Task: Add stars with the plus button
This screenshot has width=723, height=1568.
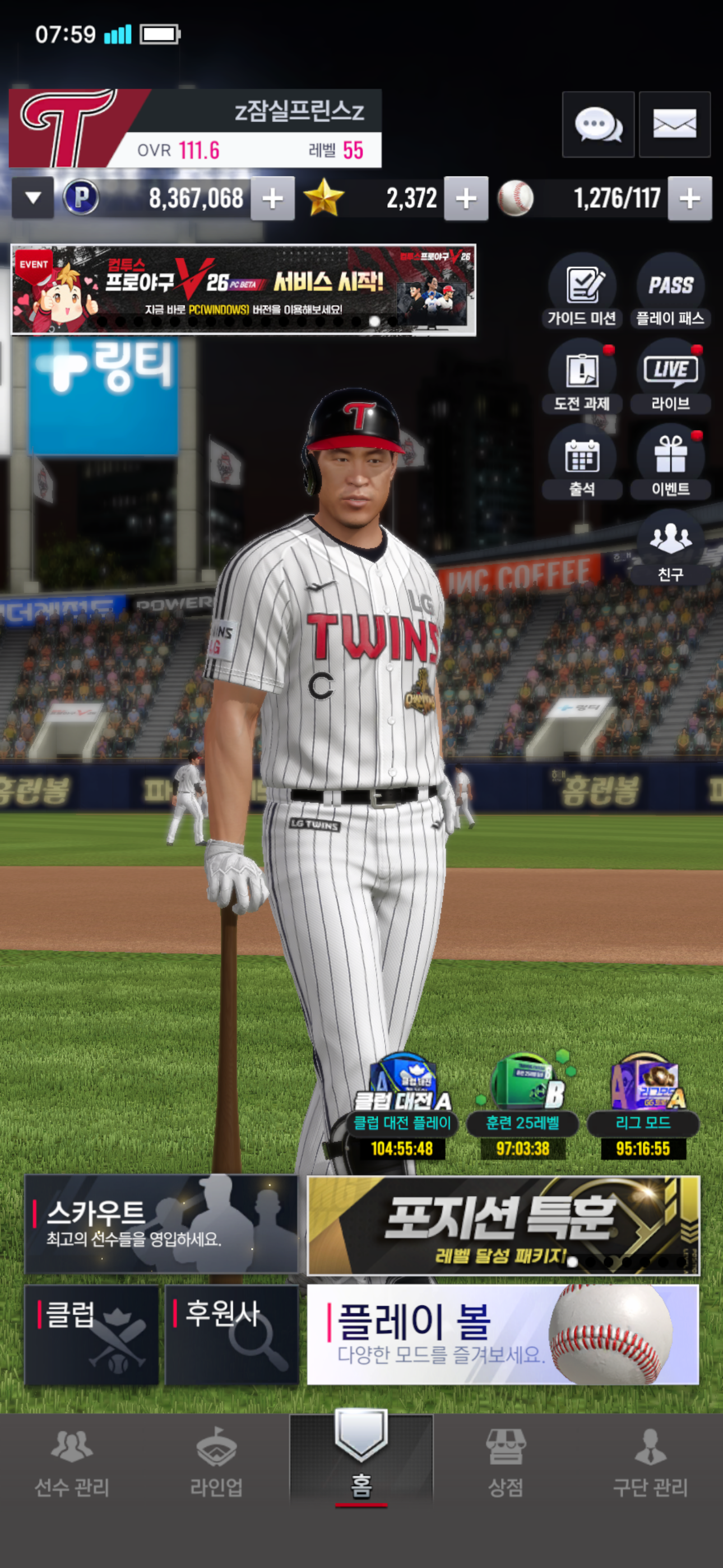Action: 466,199
